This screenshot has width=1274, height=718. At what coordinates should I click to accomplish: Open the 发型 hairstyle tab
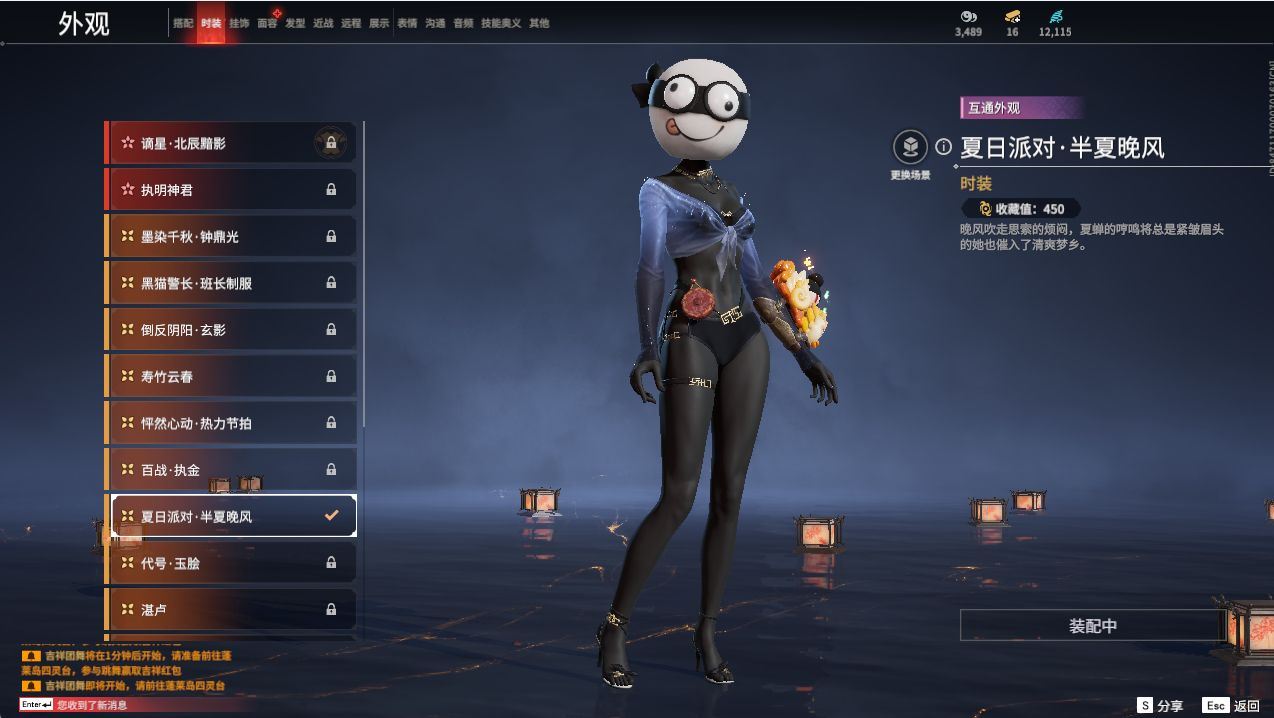[x=295, y=23]
